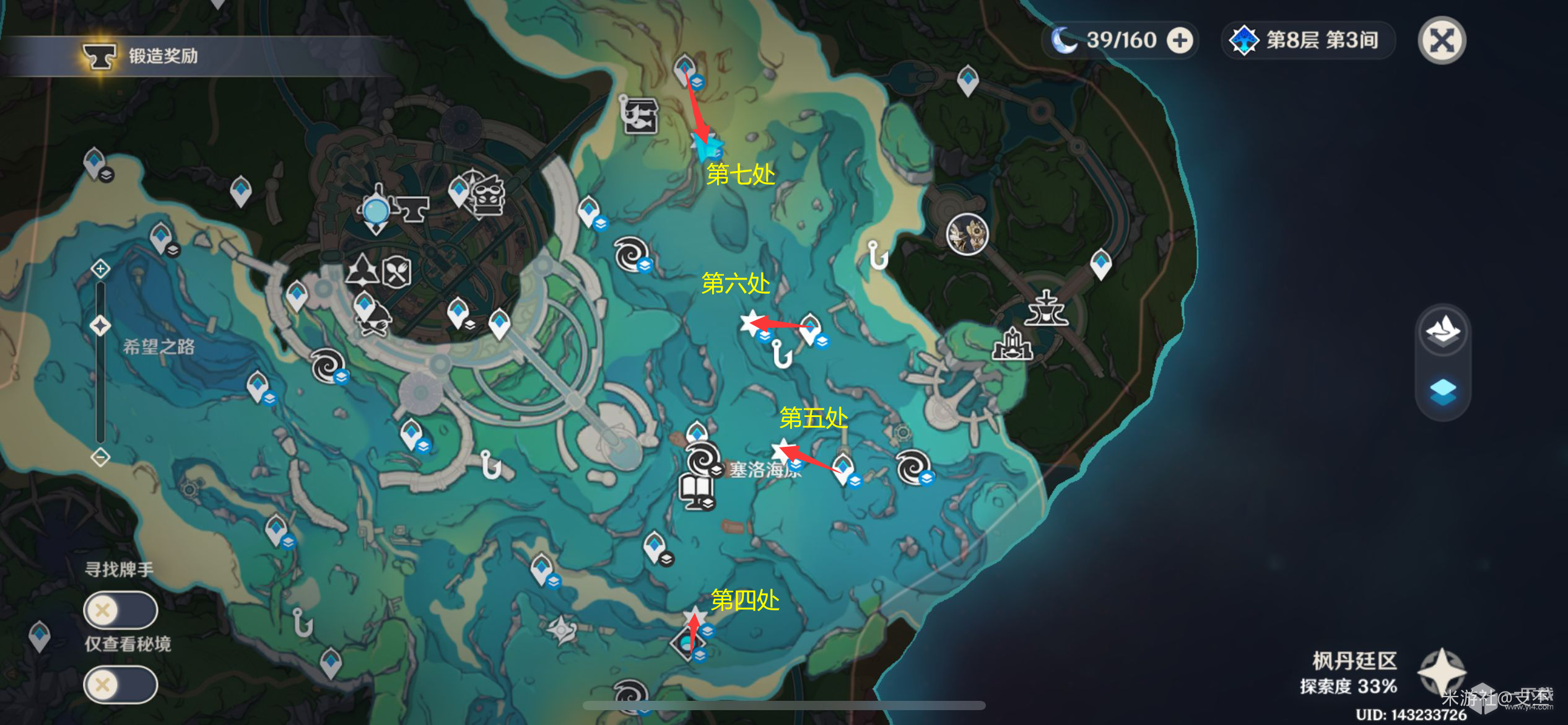
Task: Select the character portrait quest marker
Action: click(x=967, y=234)
